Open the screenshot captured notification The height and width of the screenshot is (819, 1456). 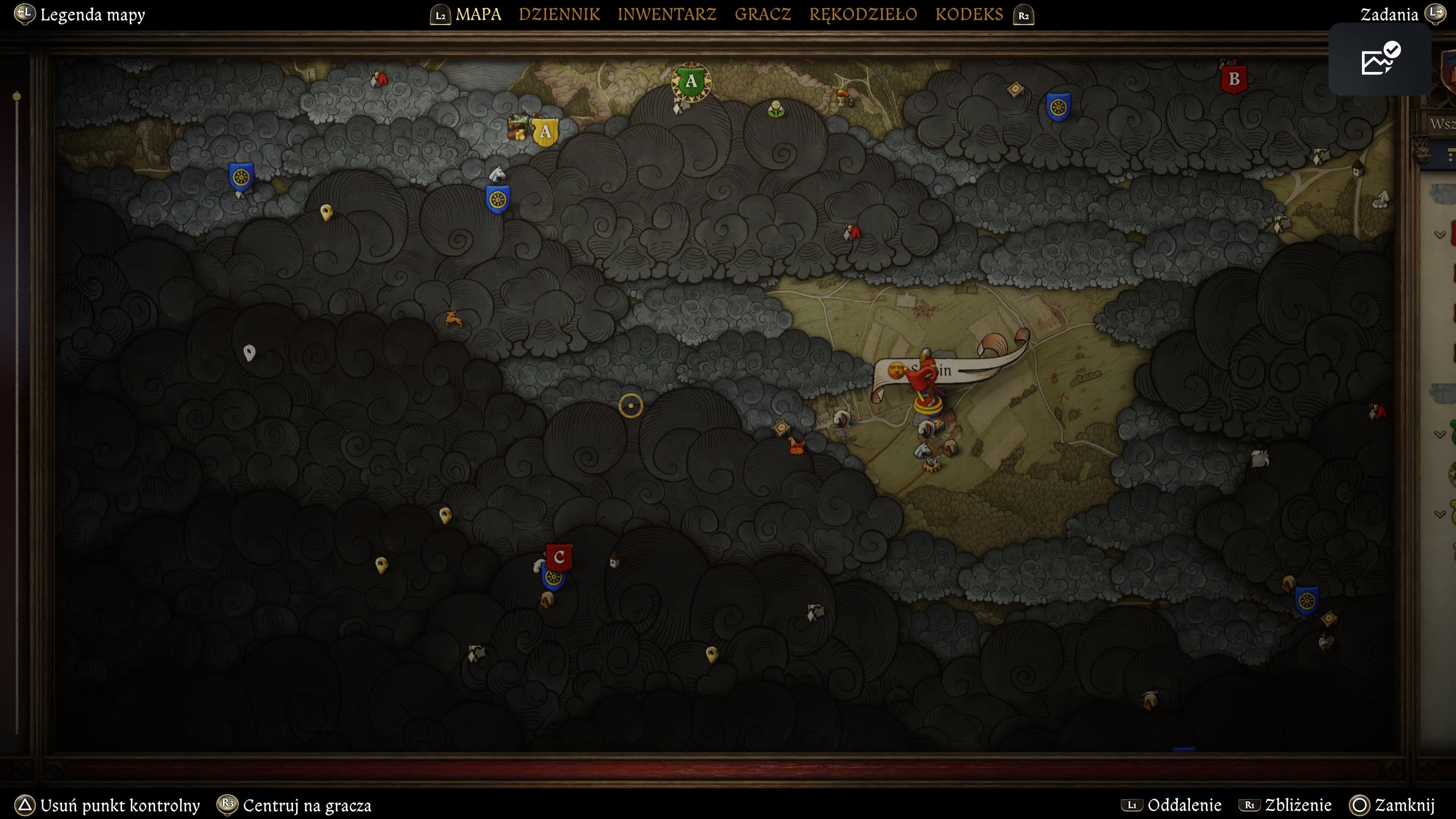(x=1380, y=59)
